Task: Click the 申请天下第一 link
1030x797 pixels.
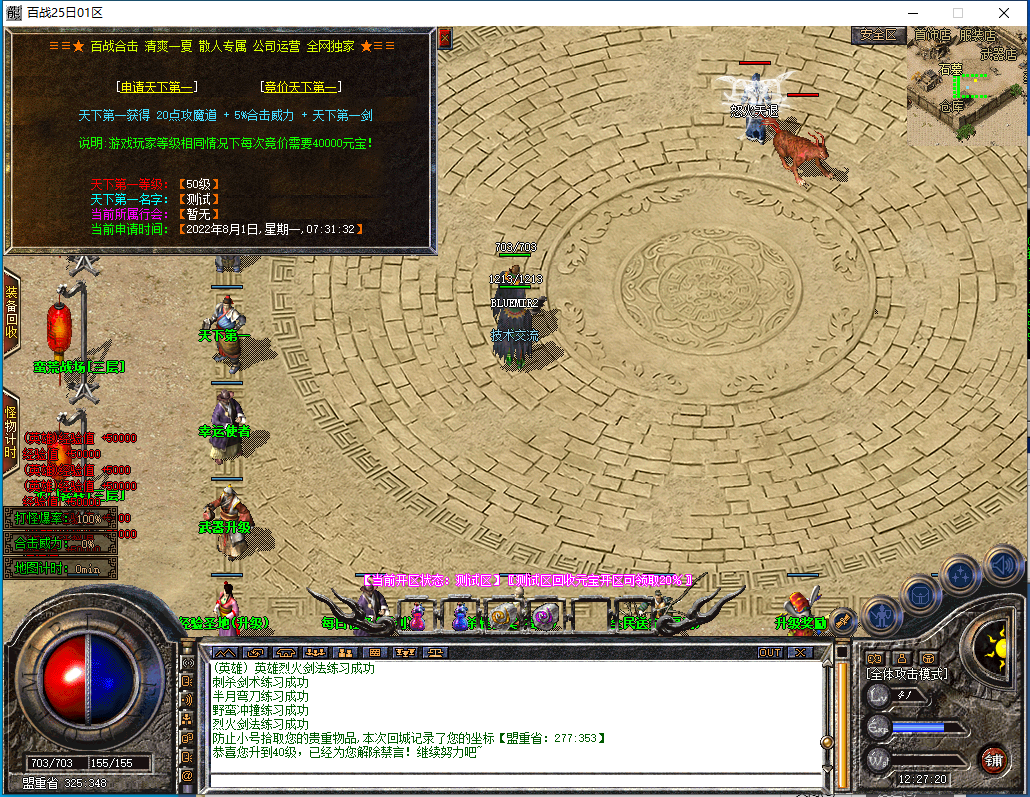Action: pyautogui.click(x=157, y=87)
